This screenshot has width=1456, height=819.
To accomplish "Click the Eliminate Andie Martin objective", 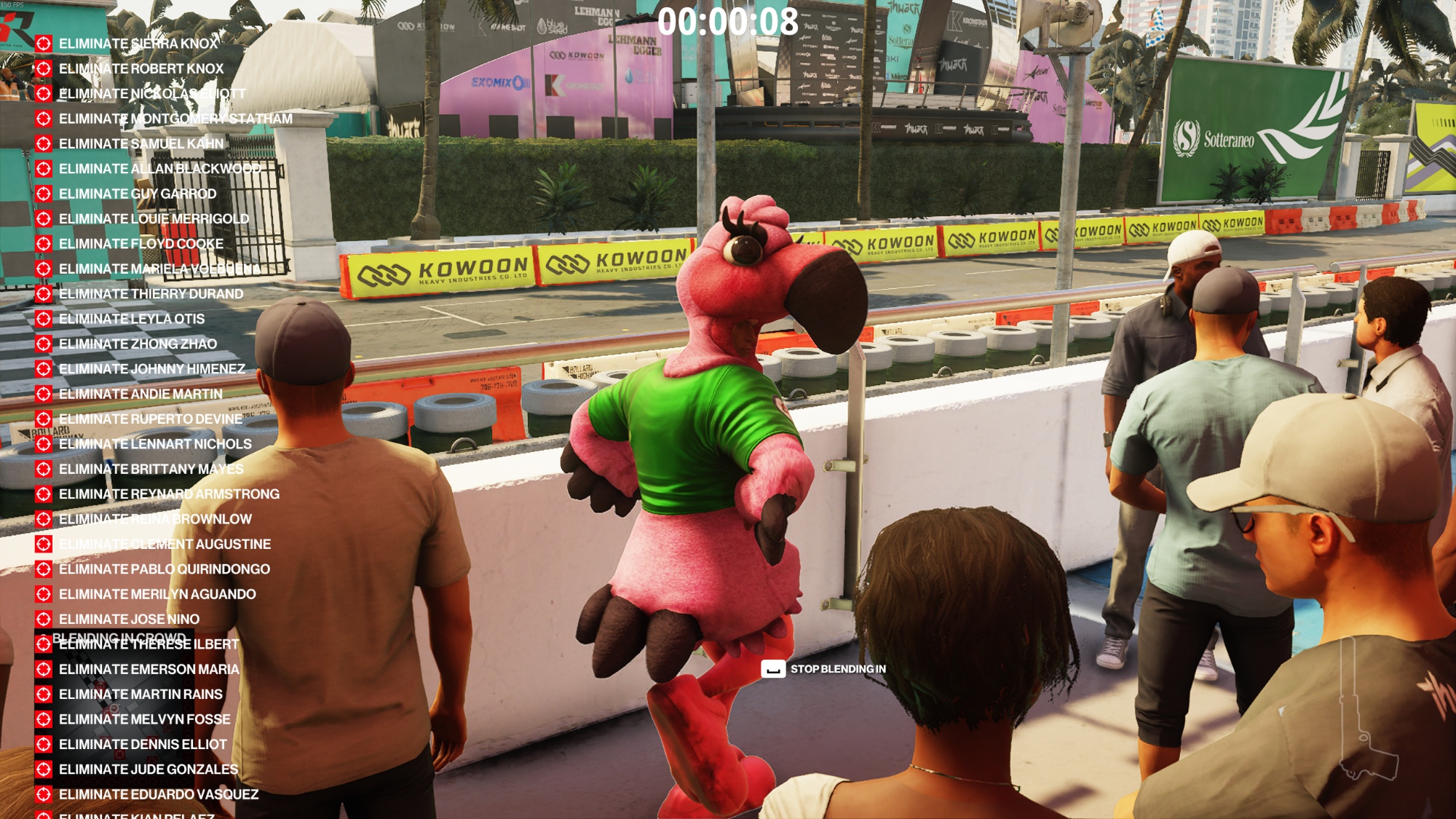I will 141,394.
